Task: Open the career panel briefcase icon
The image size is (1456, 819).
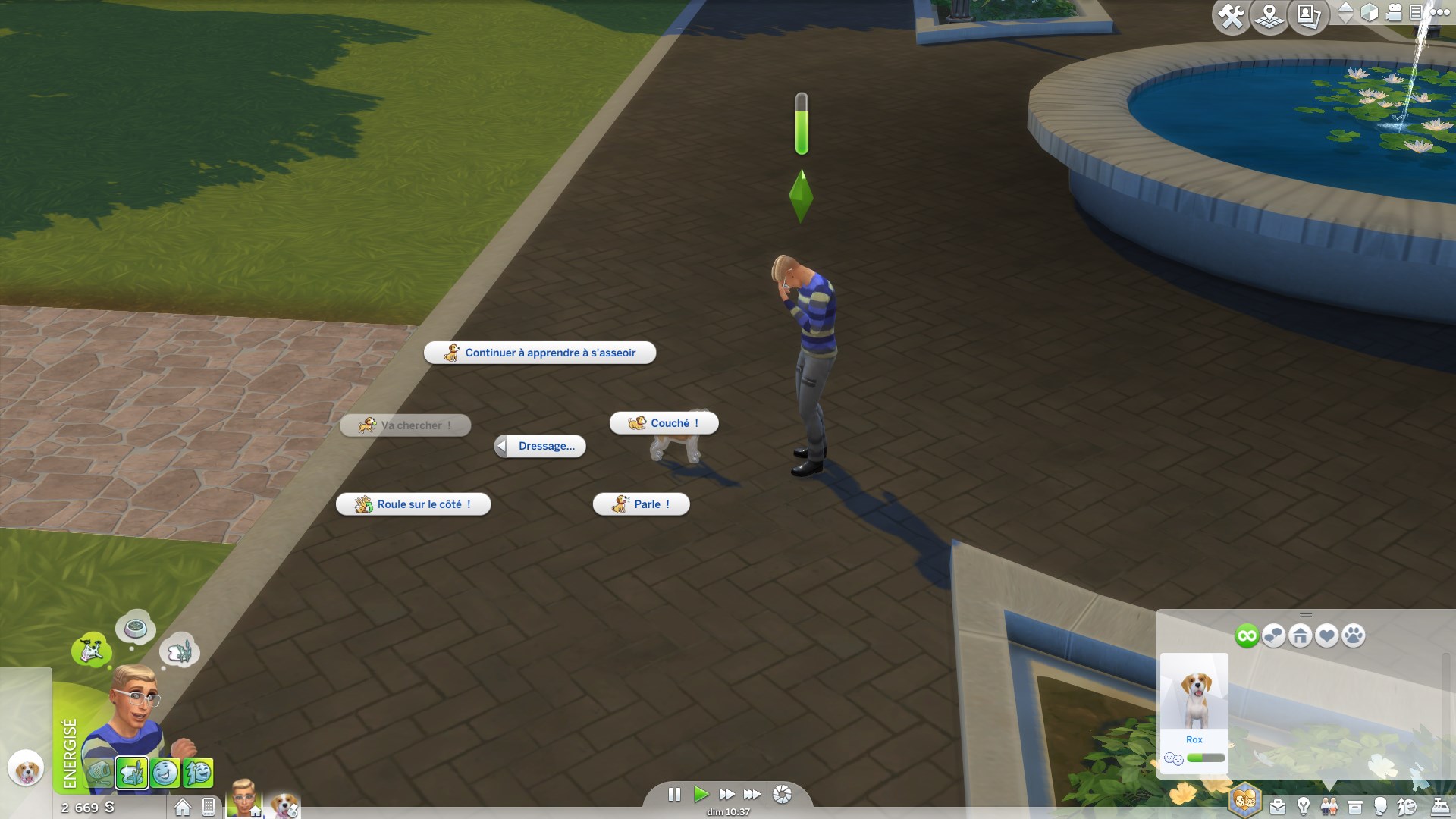Action: click(x=1278, y=806)
